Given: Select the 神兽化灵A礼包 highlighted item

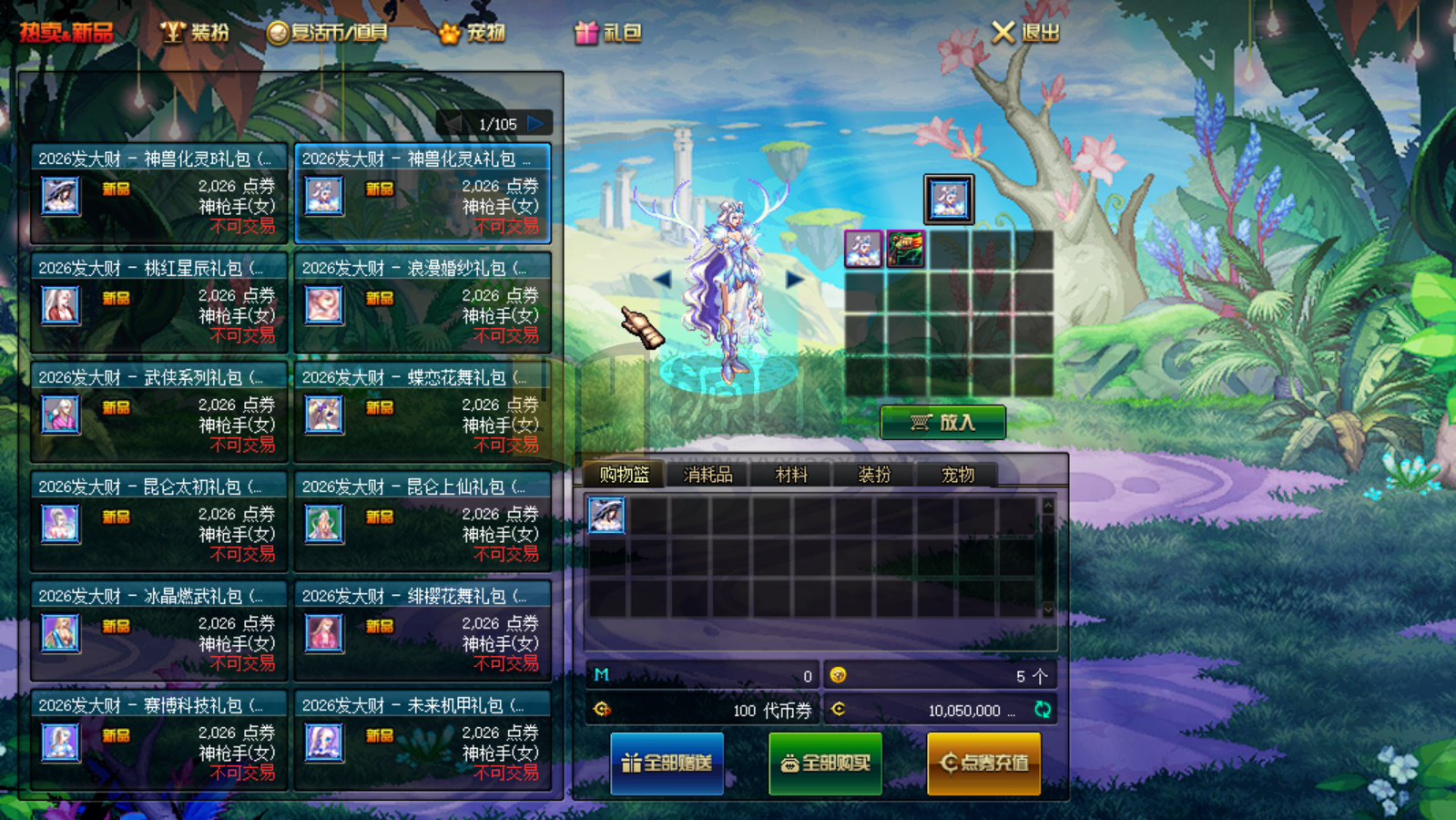Looking at the screenshot, I should 422,193.
